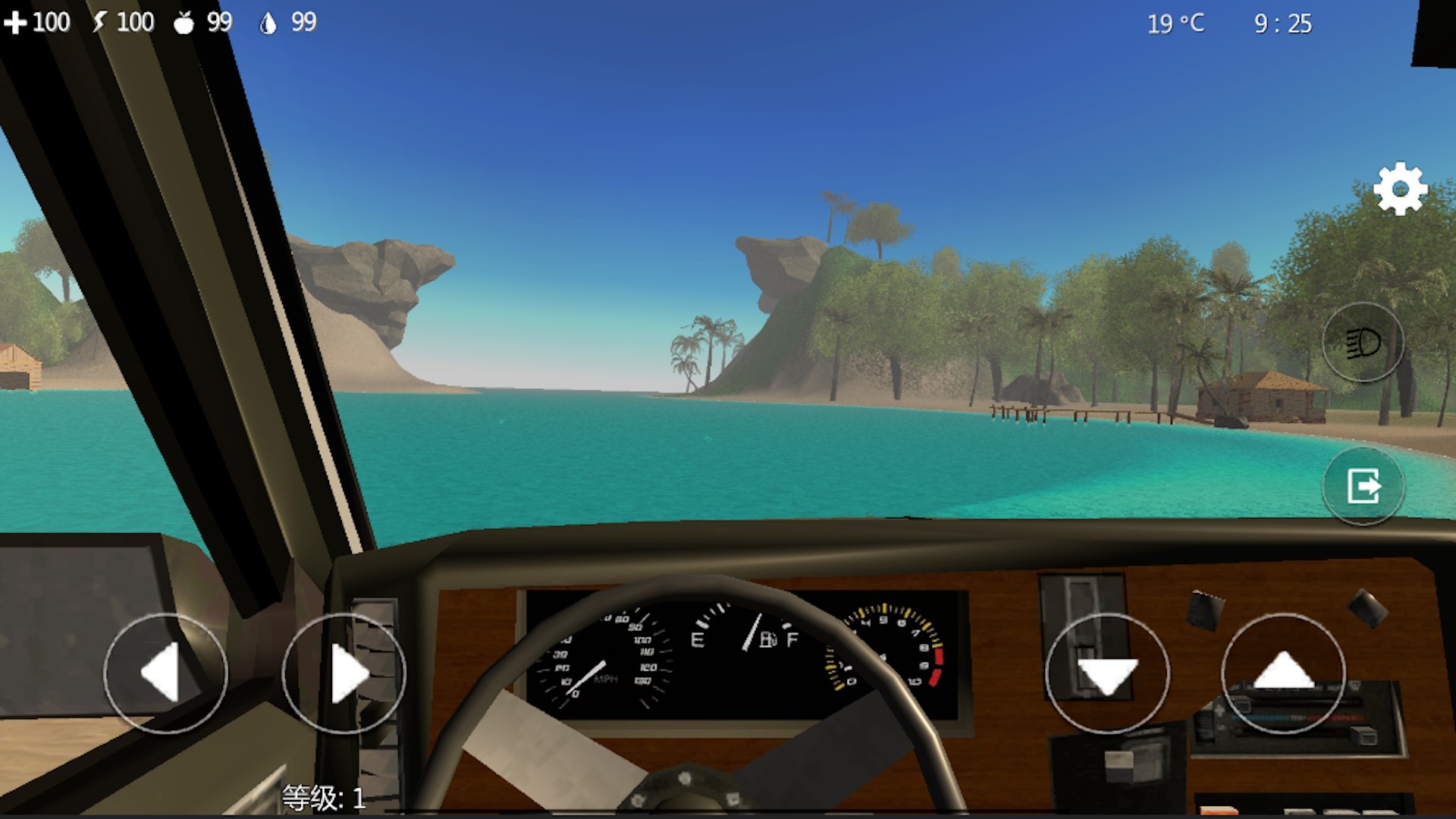Screen dimensions: 1456x819
Task: Steer left with the left arrow button
Action: (165, 673)
